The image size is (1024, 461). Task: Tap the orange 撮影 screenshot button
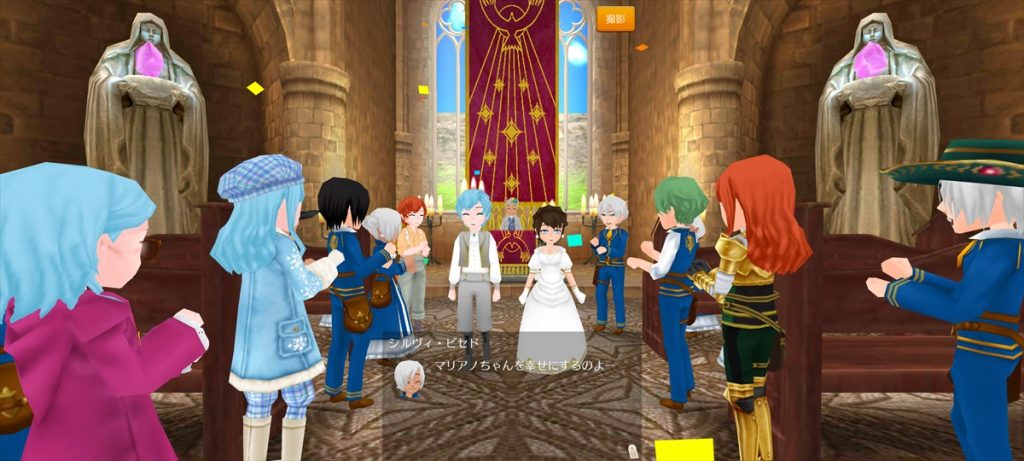click(x=615, y=19)
